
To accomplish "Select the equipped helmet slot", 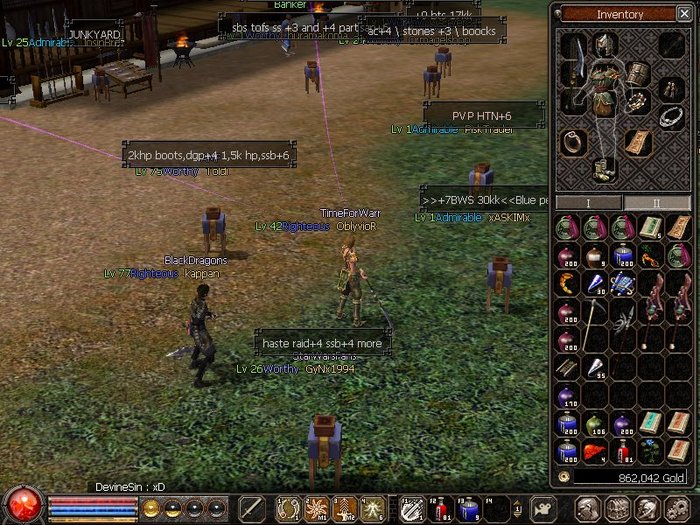I will [604, 43].
